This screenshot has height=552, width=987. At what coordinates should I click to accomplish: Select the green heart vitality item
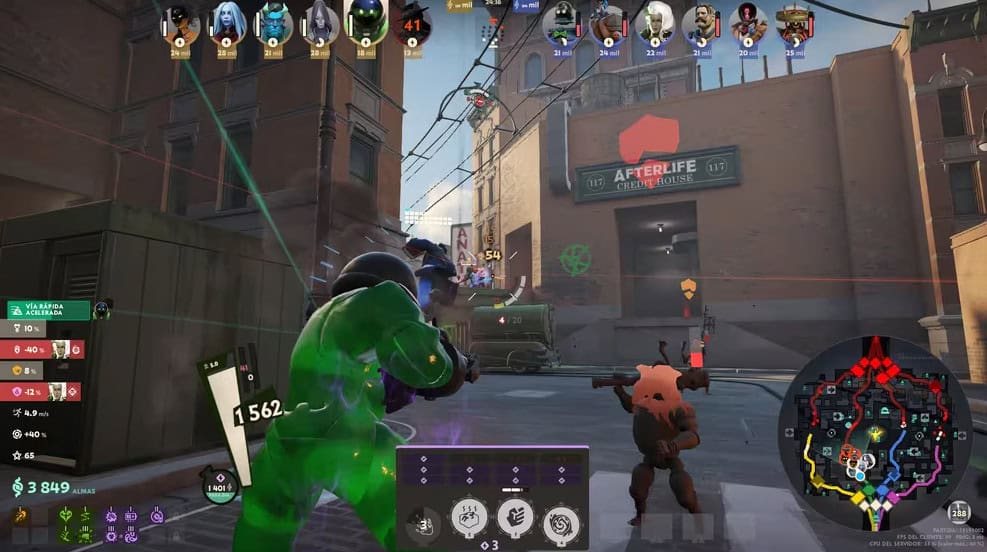point(67,516)
